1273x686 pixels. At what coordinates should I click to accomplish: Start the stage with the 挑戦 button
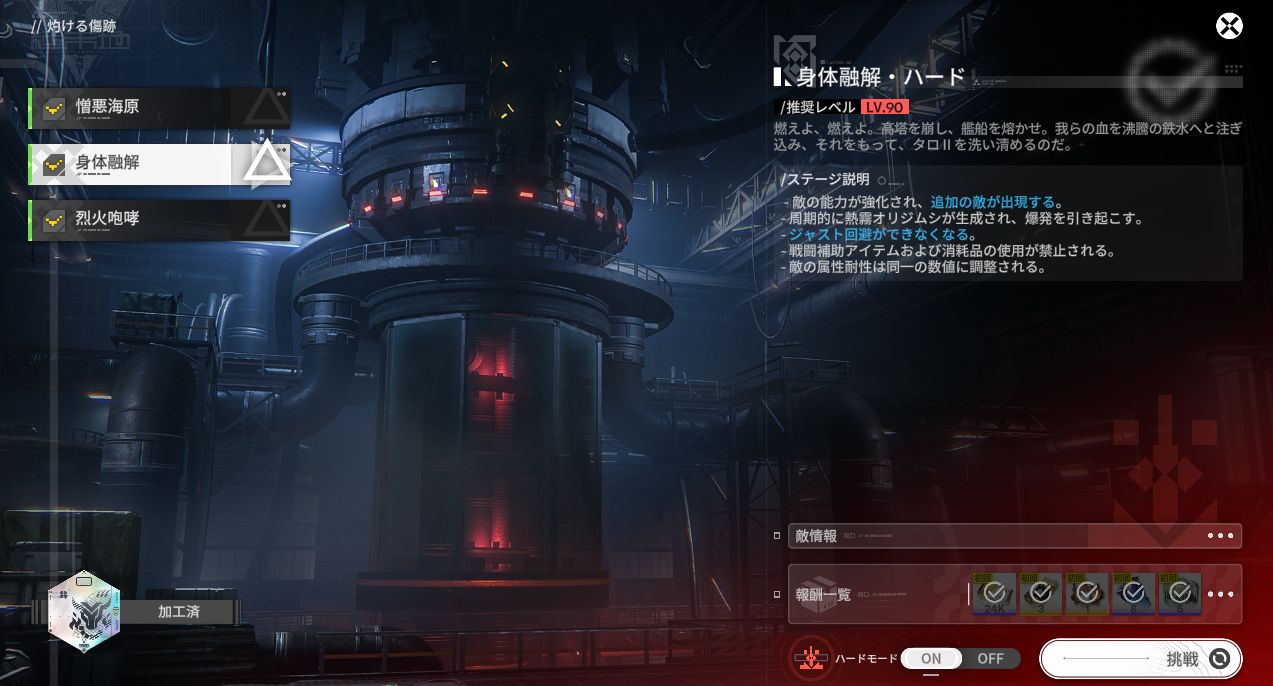pyautogui.click(x=1141, y=659)
